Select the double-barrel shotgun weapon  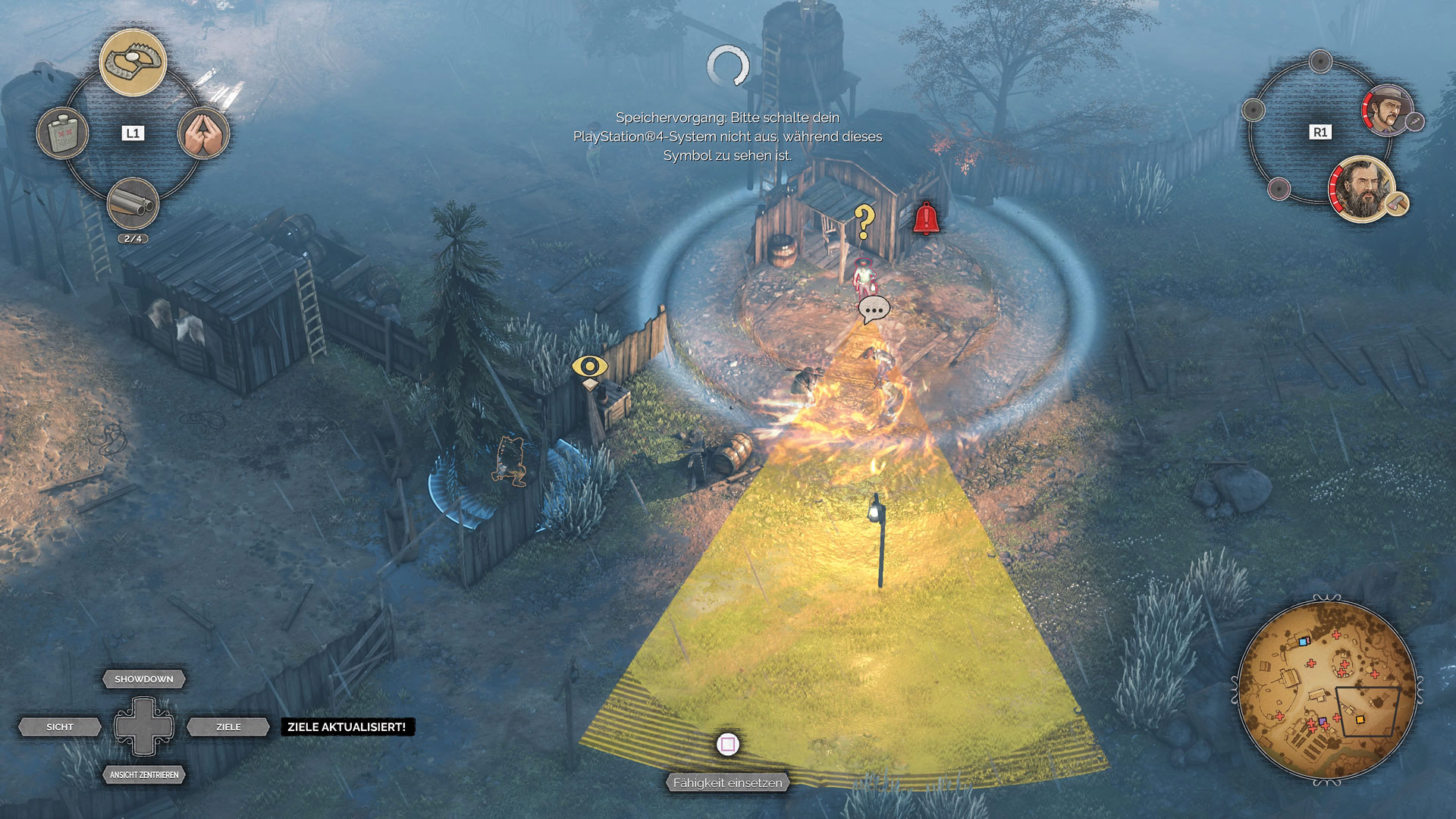point(133,203)
